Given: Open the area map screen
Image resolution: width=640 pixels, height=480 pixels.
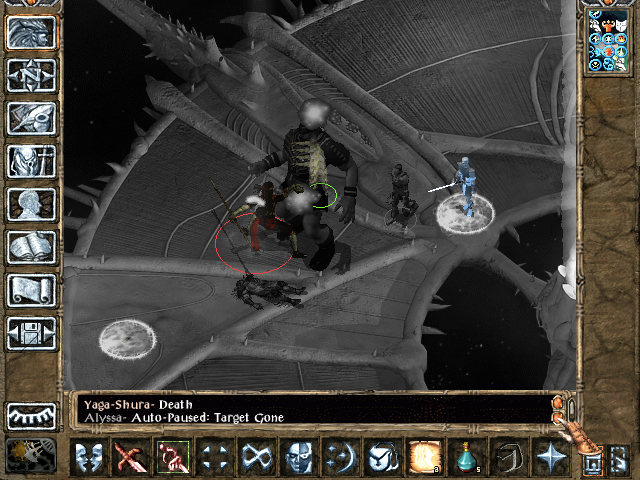Looking at the screenshot, I should click(31, 75).
